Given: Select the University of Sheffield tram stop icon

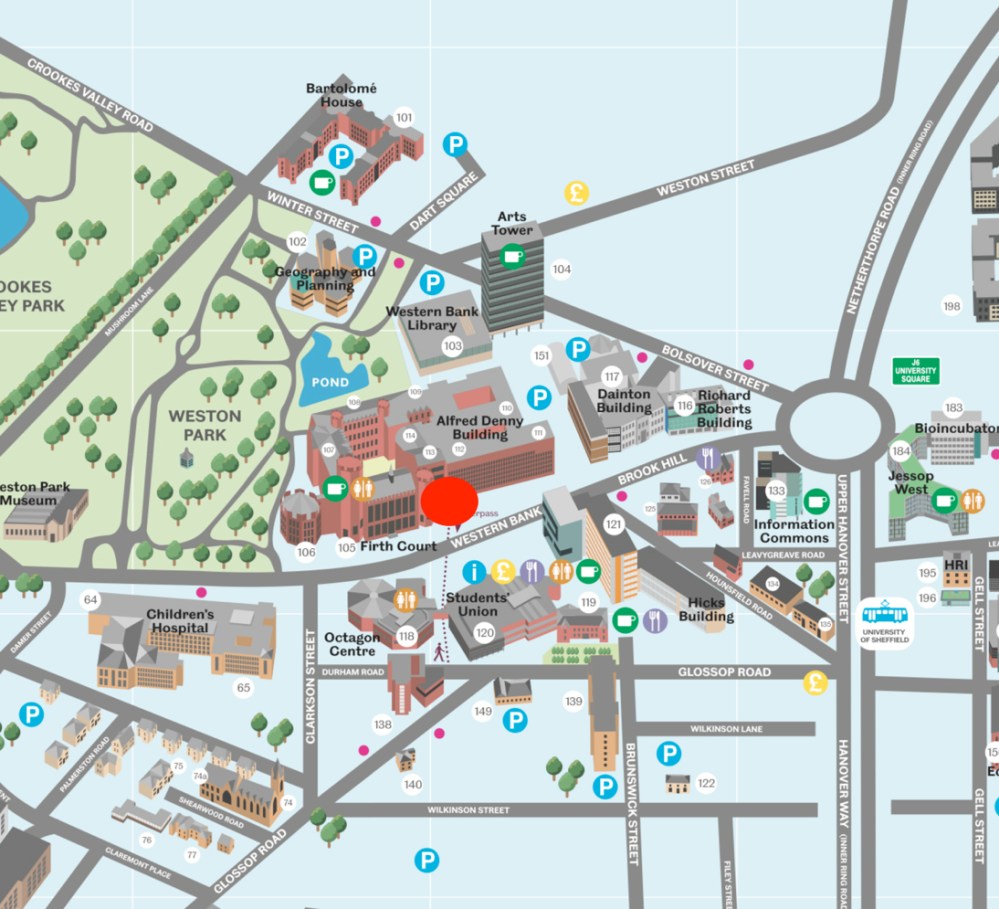Looking at the screenshot, I should point(884,620).
